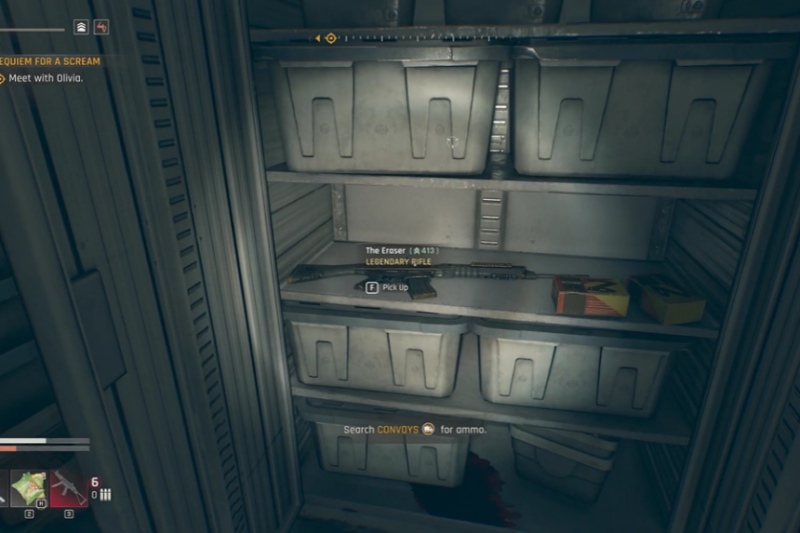The height and width of the screenshot is (533, 800).
Task: Open the Requiem for a Scream quest tracker
Action: 55,61
